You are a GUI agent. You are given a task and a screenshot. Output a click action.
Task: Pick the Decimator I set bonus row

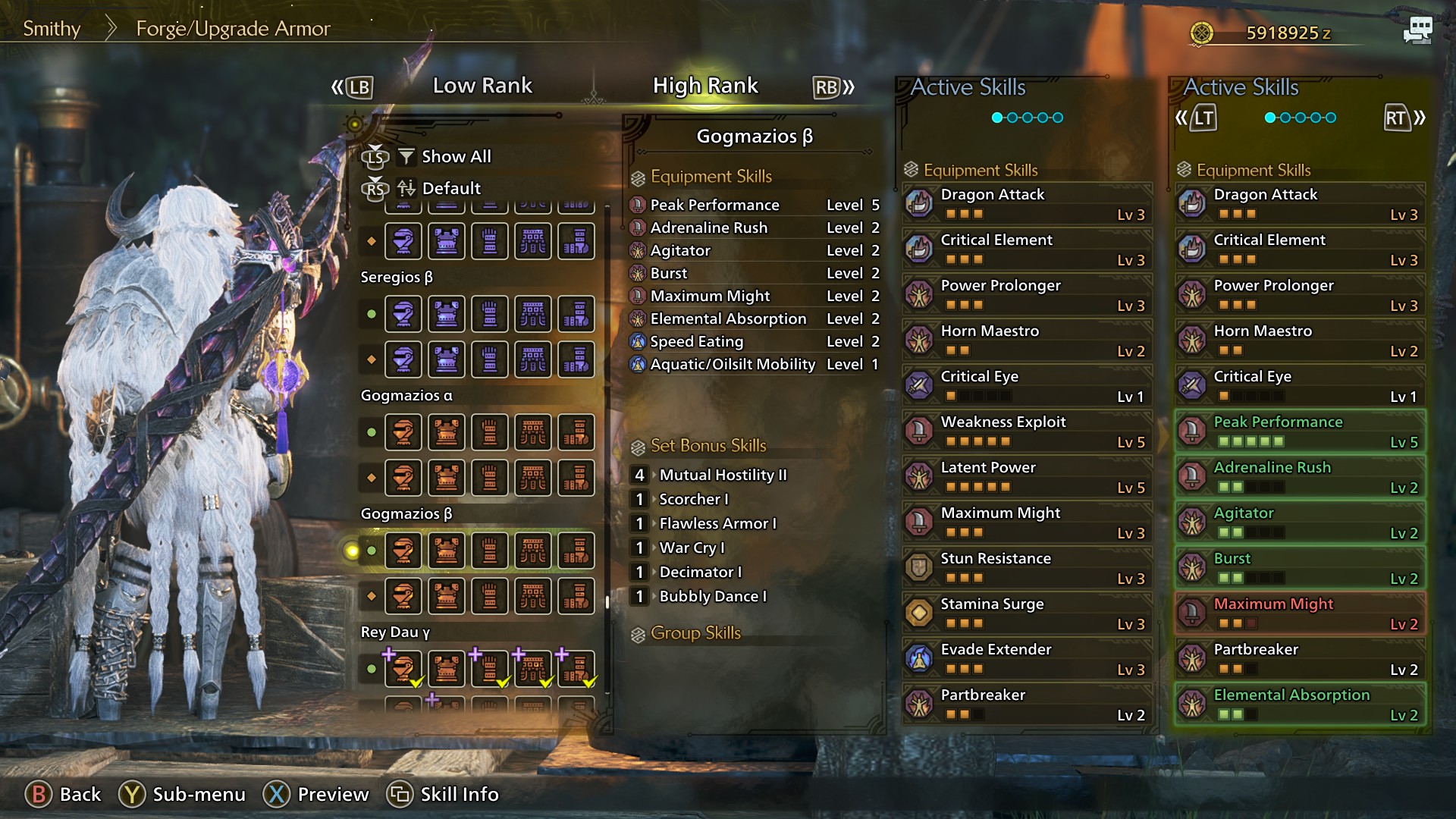tap(700, 572)
